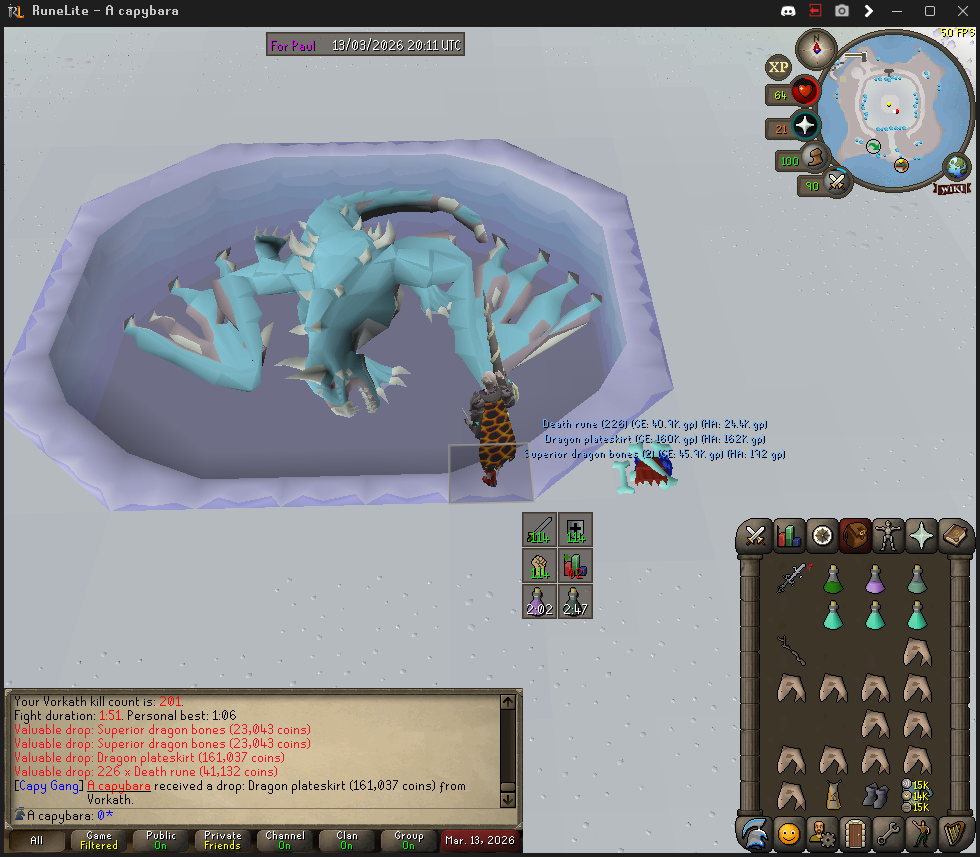Open the Music Player harp tab
Screen dimensions: 980x857
954,832
